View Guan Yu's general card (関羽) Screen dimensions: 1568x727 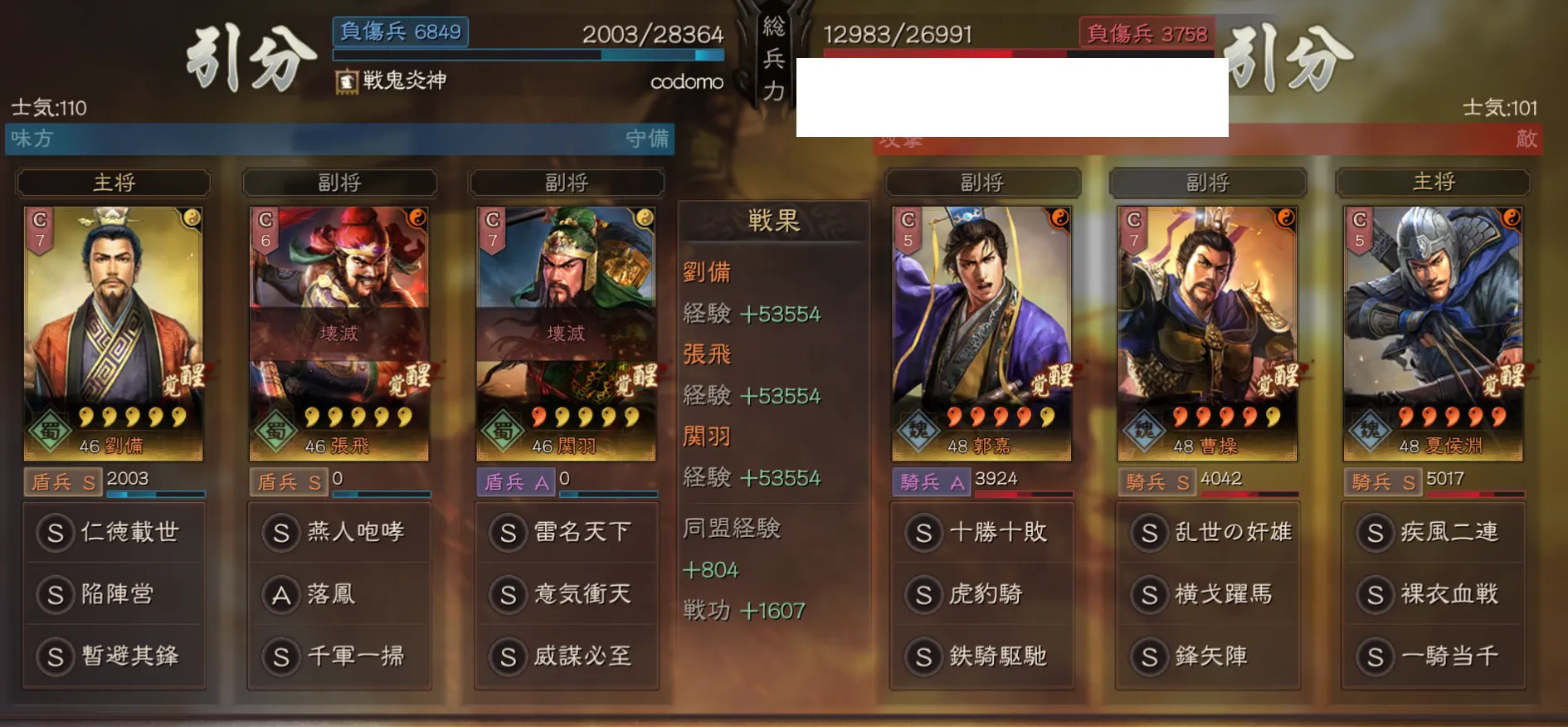(x=566, y=332)
